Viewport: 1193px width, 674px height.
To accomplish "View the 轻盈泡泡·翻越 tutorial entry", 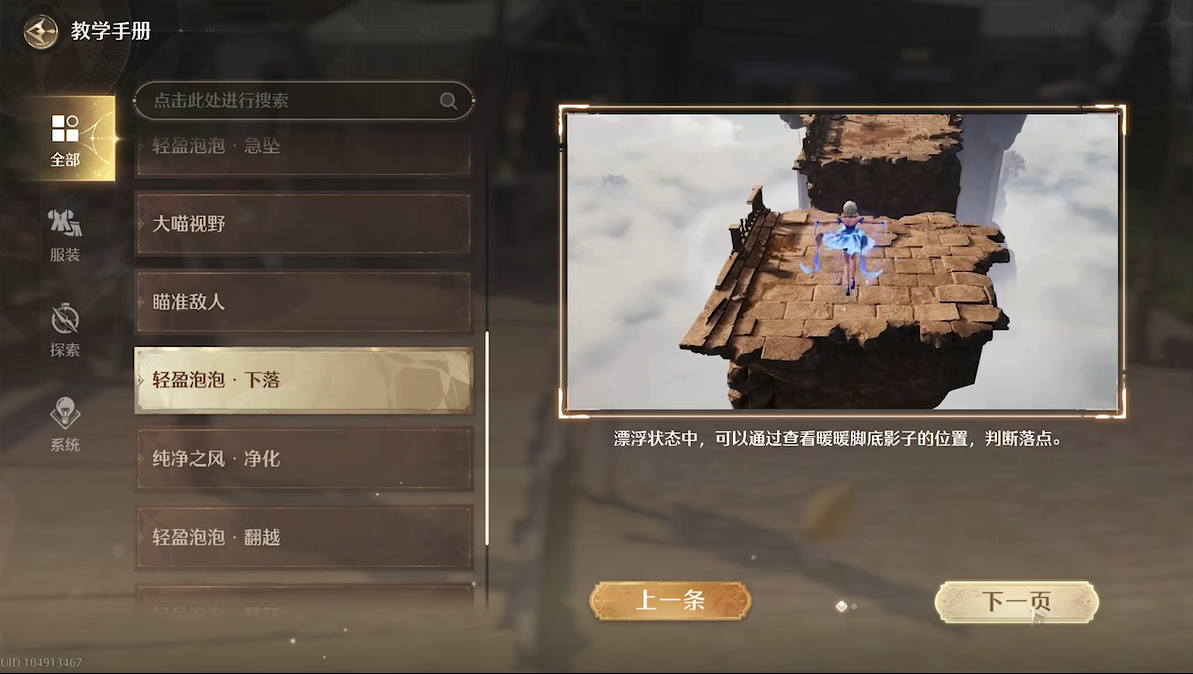I will [x=303, y=537].
